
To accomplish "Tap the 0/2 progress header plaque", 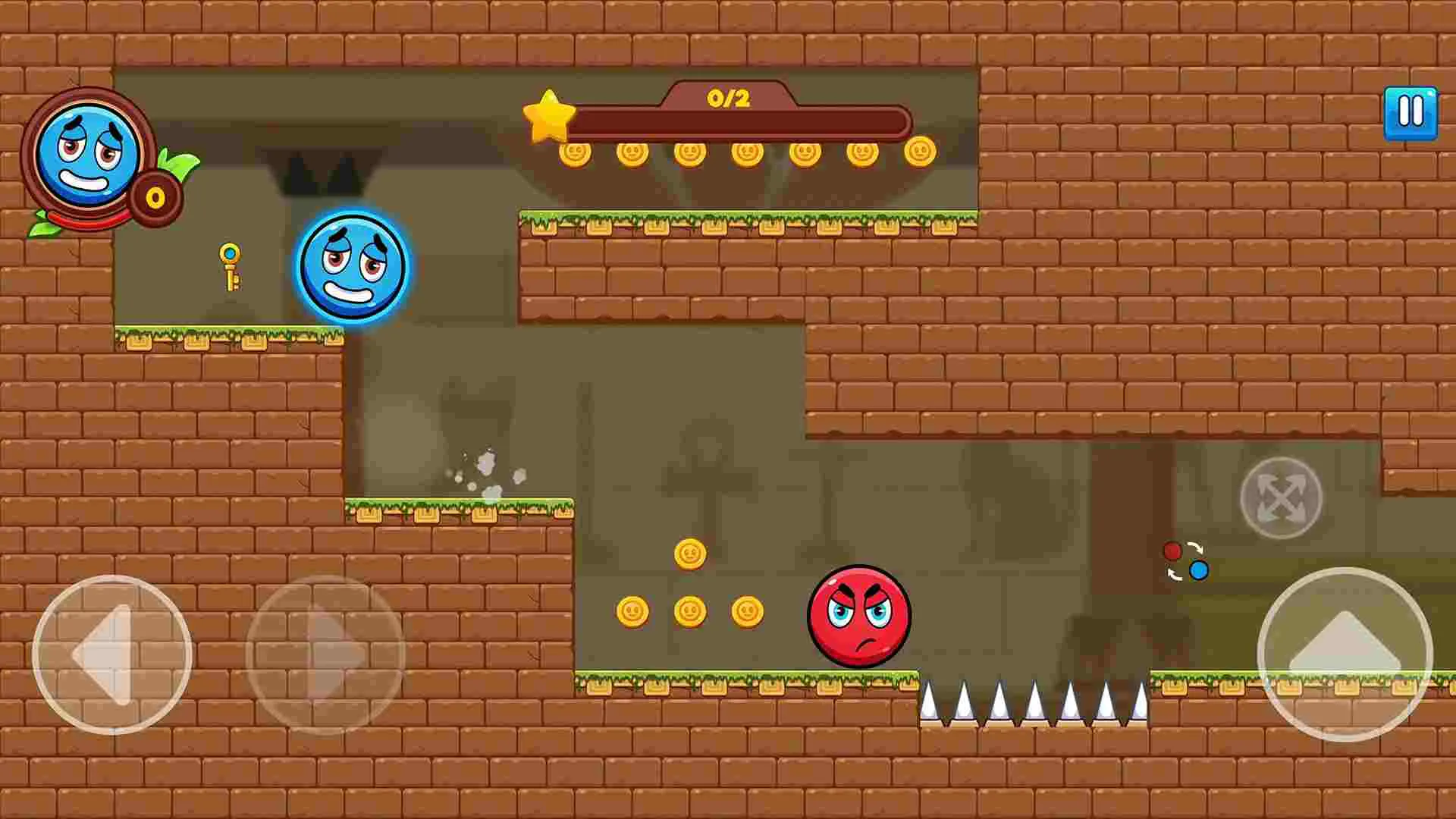I will coord(728,99).
